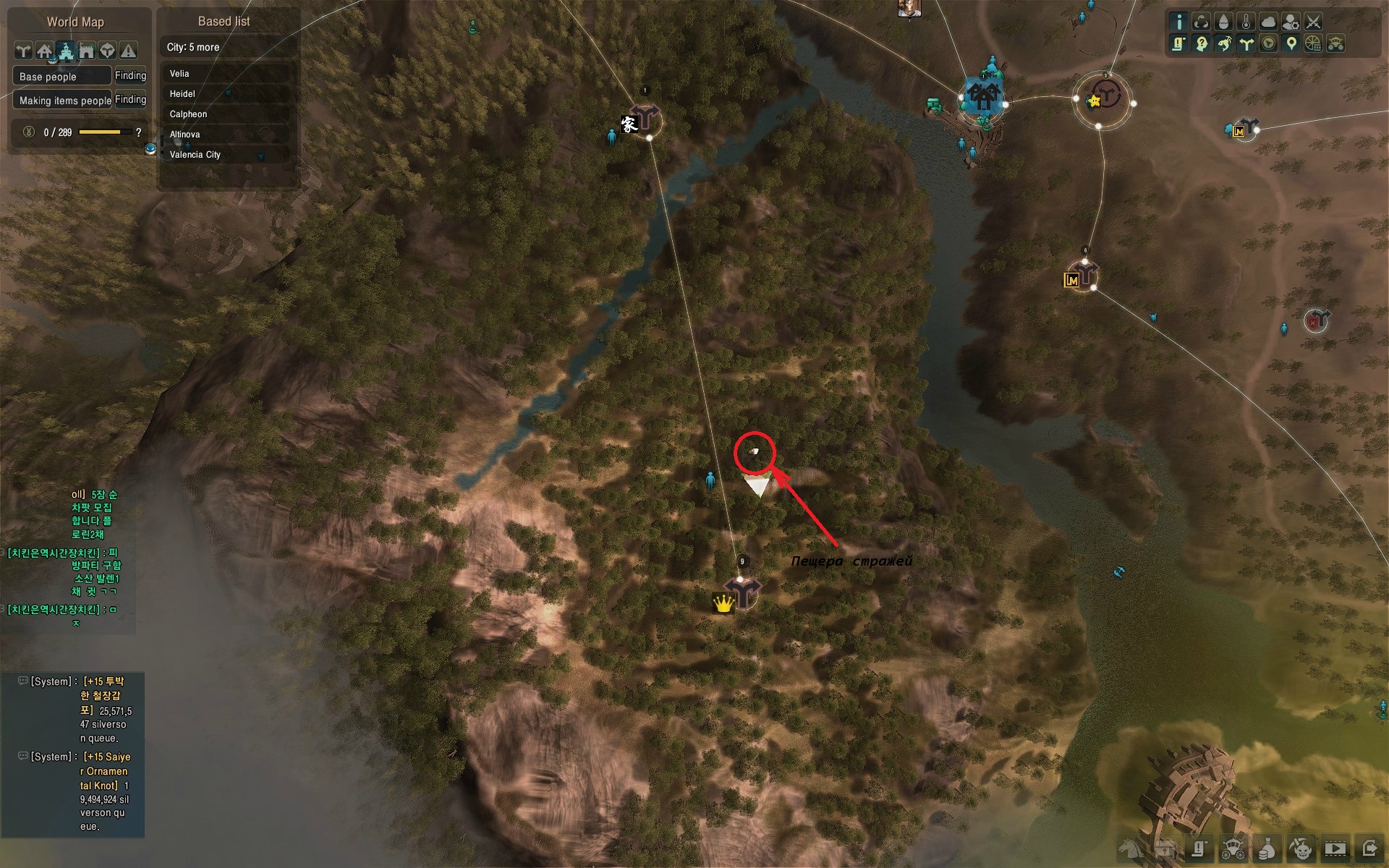Screen dimensions: 1389x868
Task: Select the castle filter icon under World Map
Action: pos(66,51)
